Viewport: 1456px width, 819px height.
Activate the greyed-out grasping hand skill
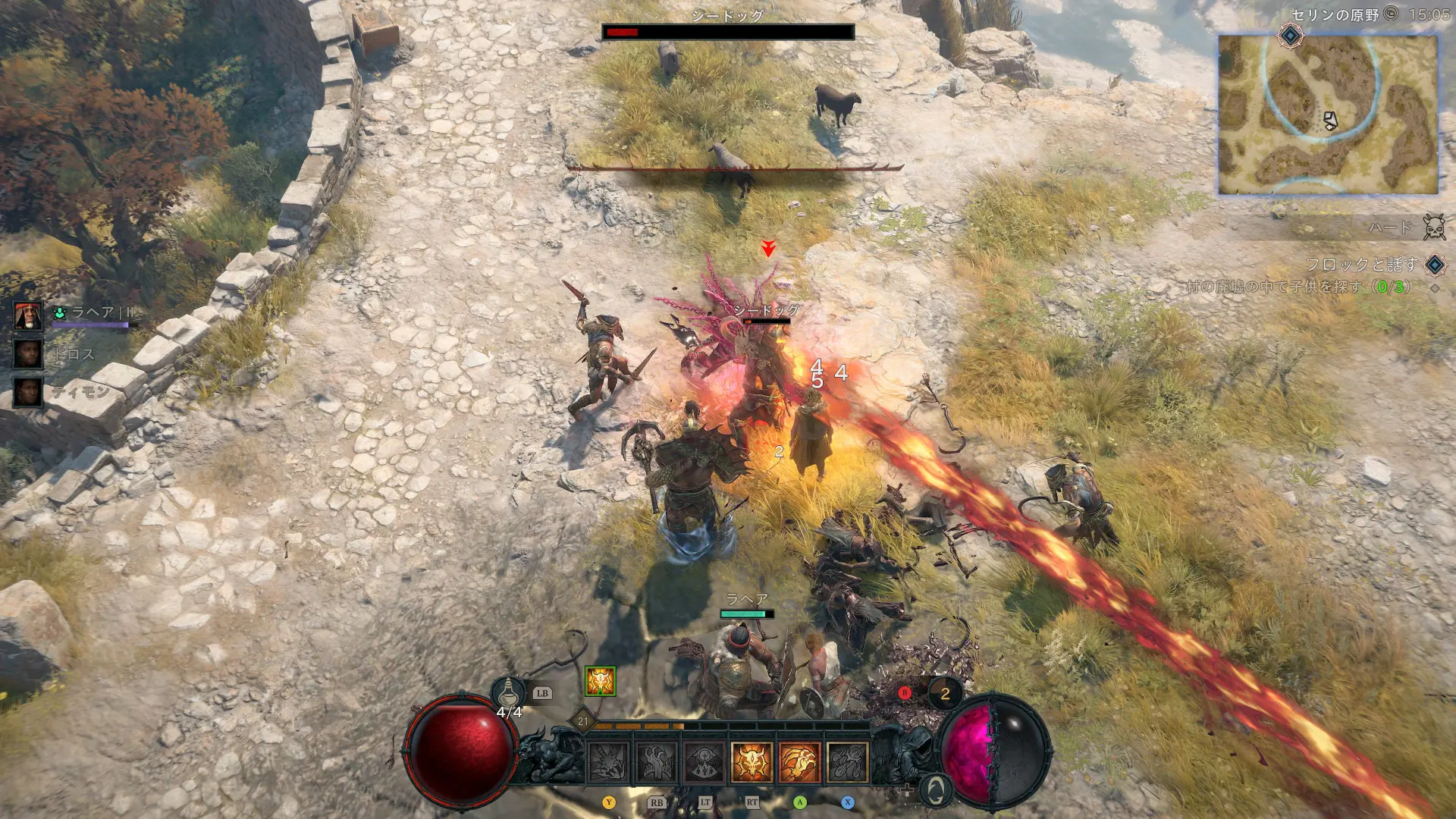coord(657,761)
